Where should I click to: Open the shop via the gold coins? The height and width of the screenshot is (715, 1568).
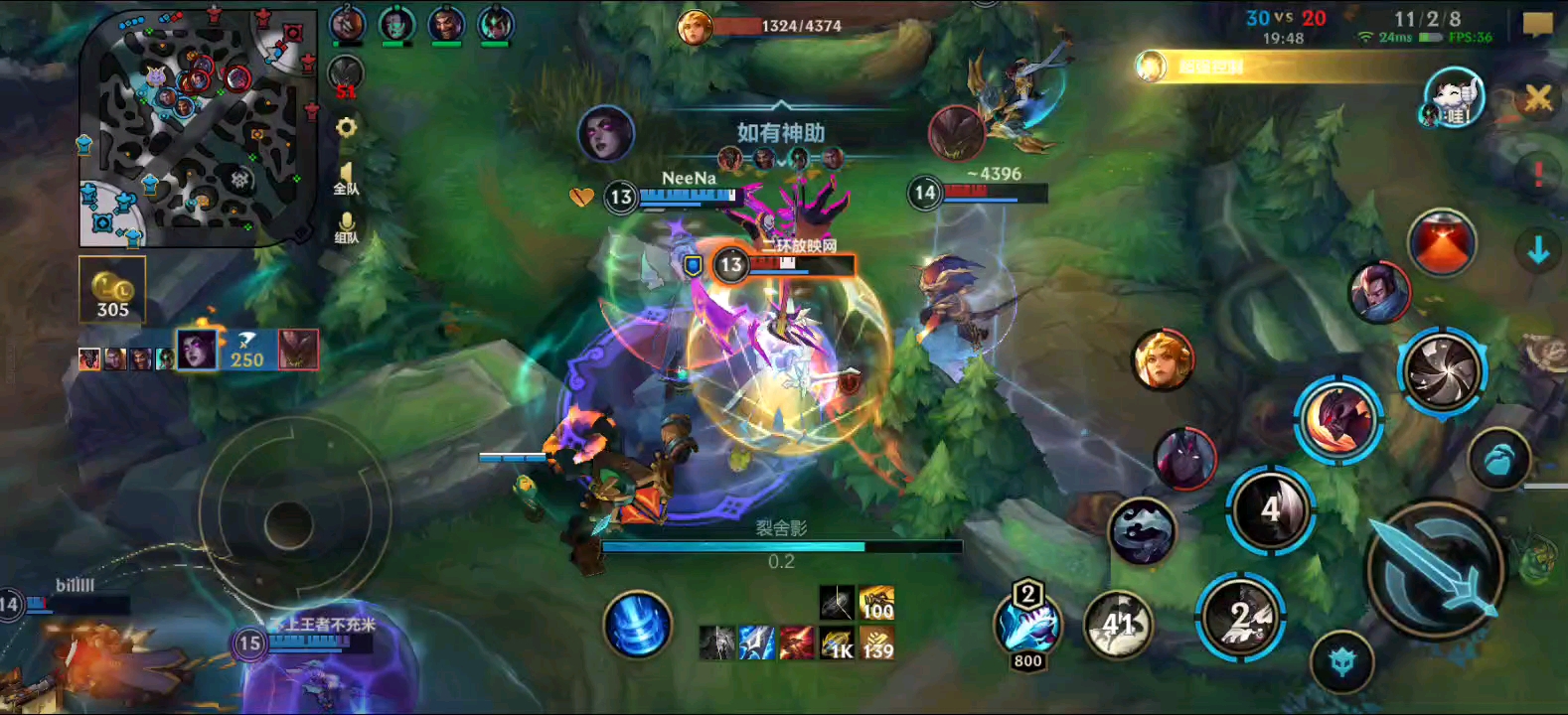point(112,290)
